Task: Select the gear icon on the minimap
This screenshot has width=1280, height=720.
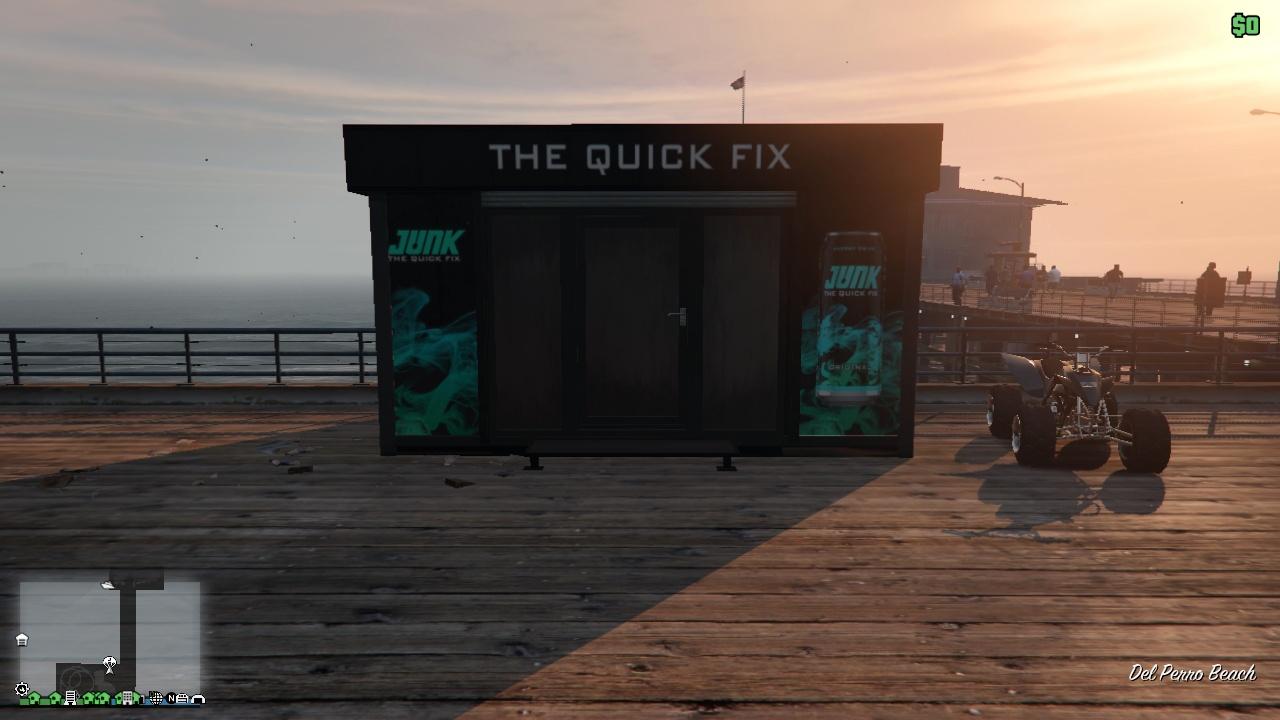Action: point(21,687)
